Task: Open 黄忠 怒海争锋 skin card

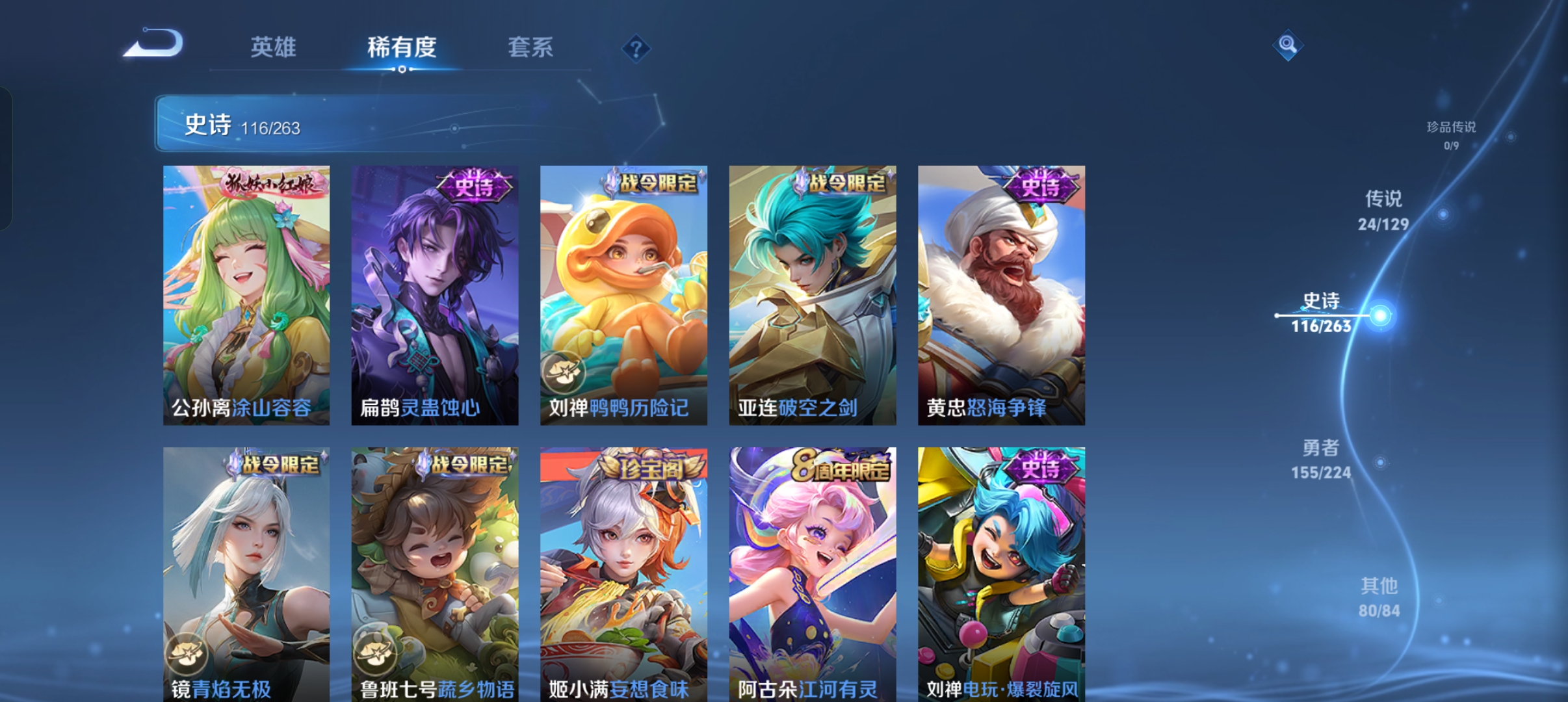Action: click(1001, 295)
